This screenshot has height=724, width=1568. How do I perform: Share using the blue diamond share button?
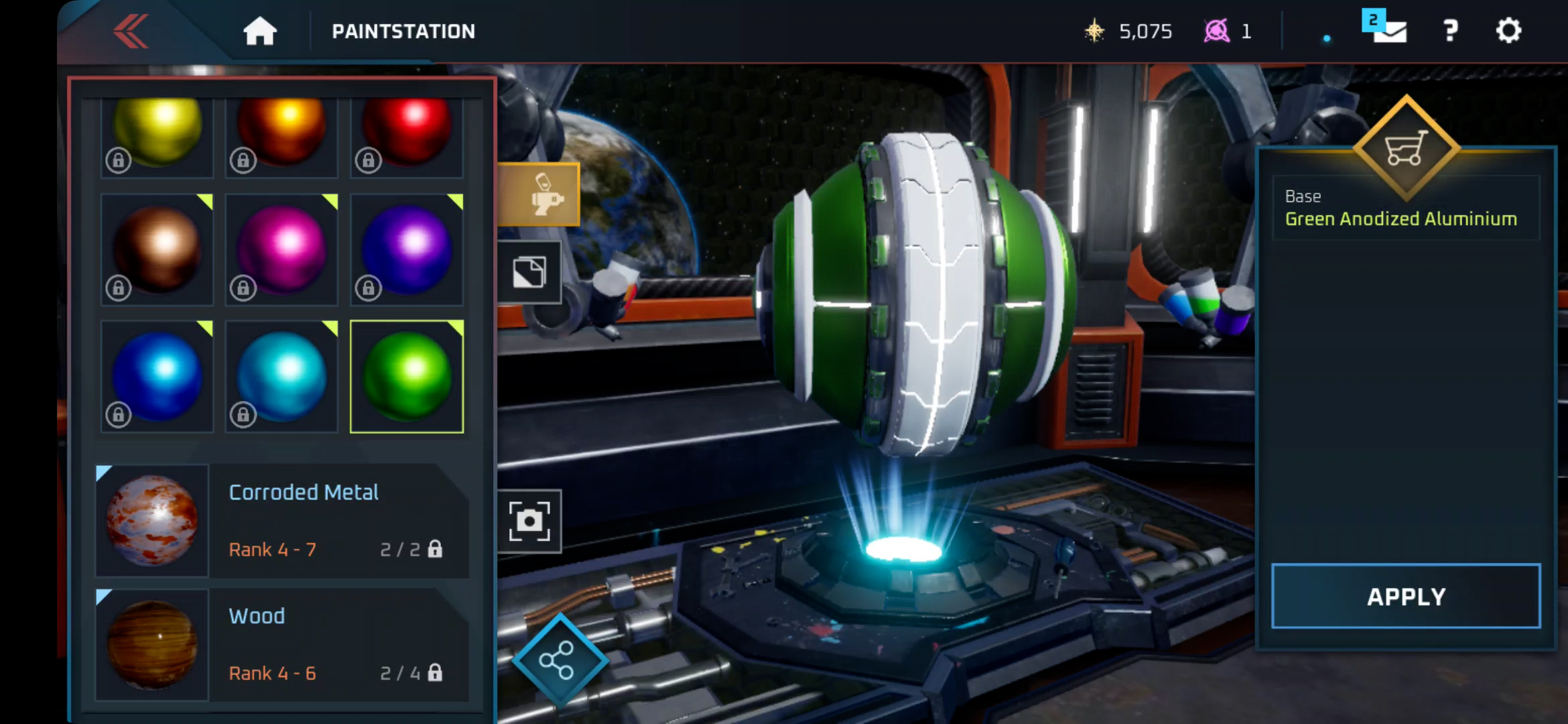coord(558,661)
